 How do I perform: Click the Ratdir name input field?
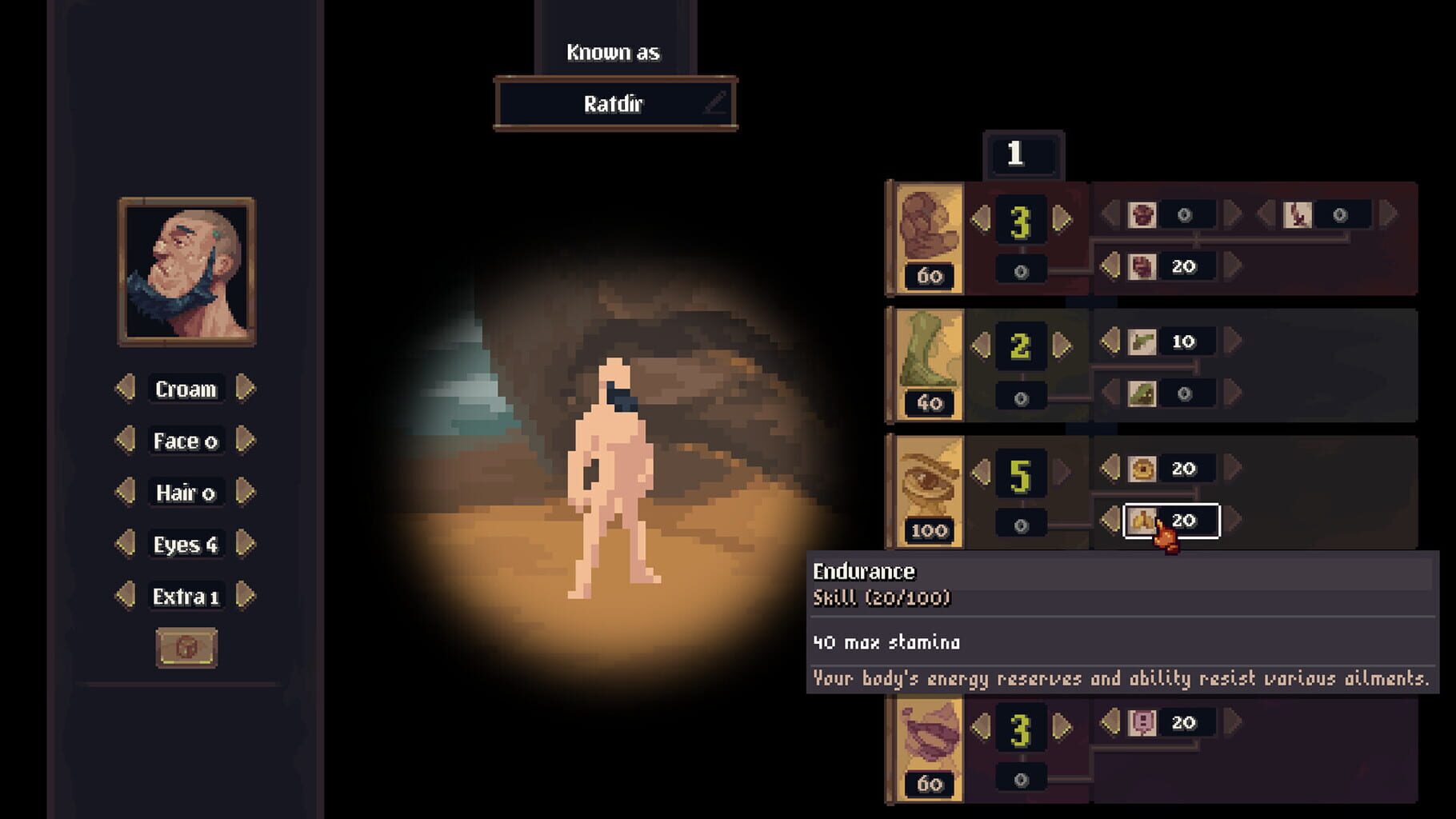click(614, 105)
